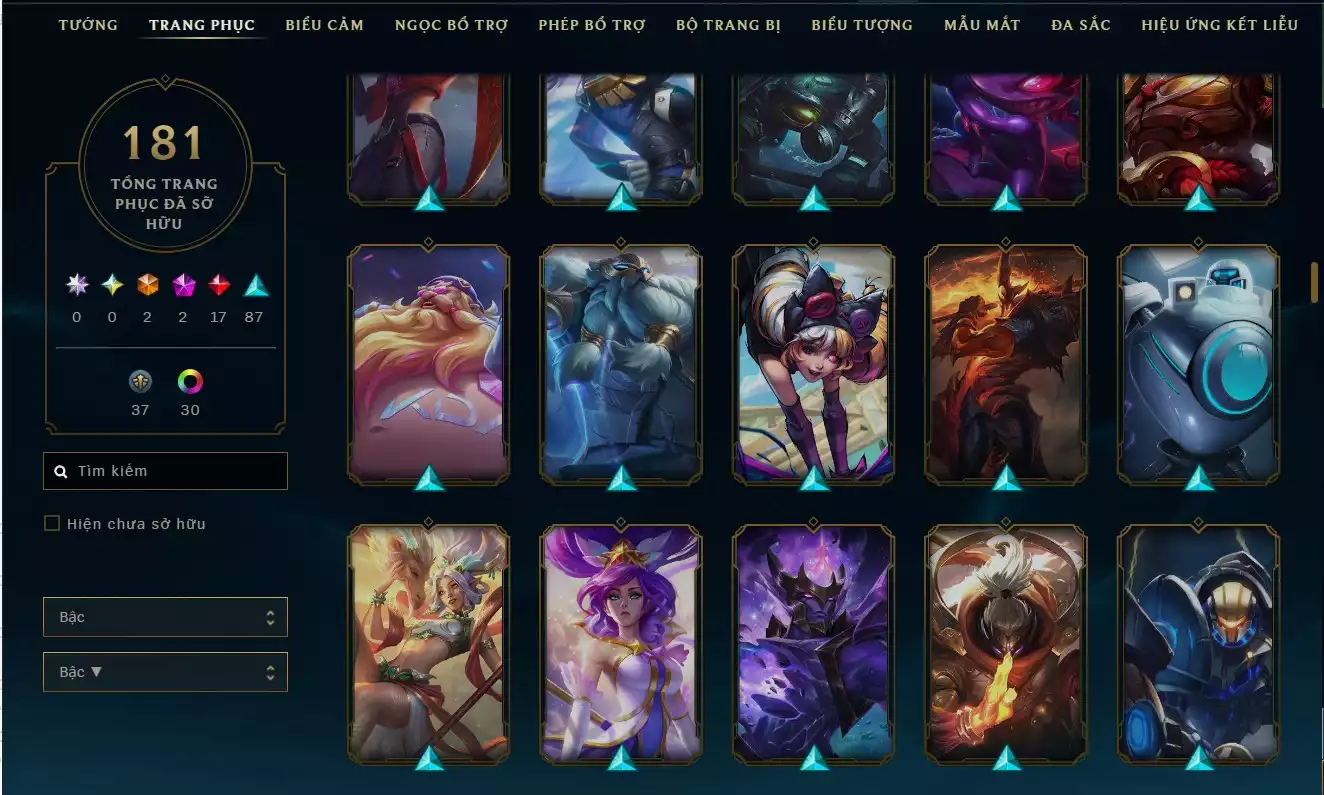Open the Đa Sắc tab
1324x795 pixels.
(x=1080, y=24)
